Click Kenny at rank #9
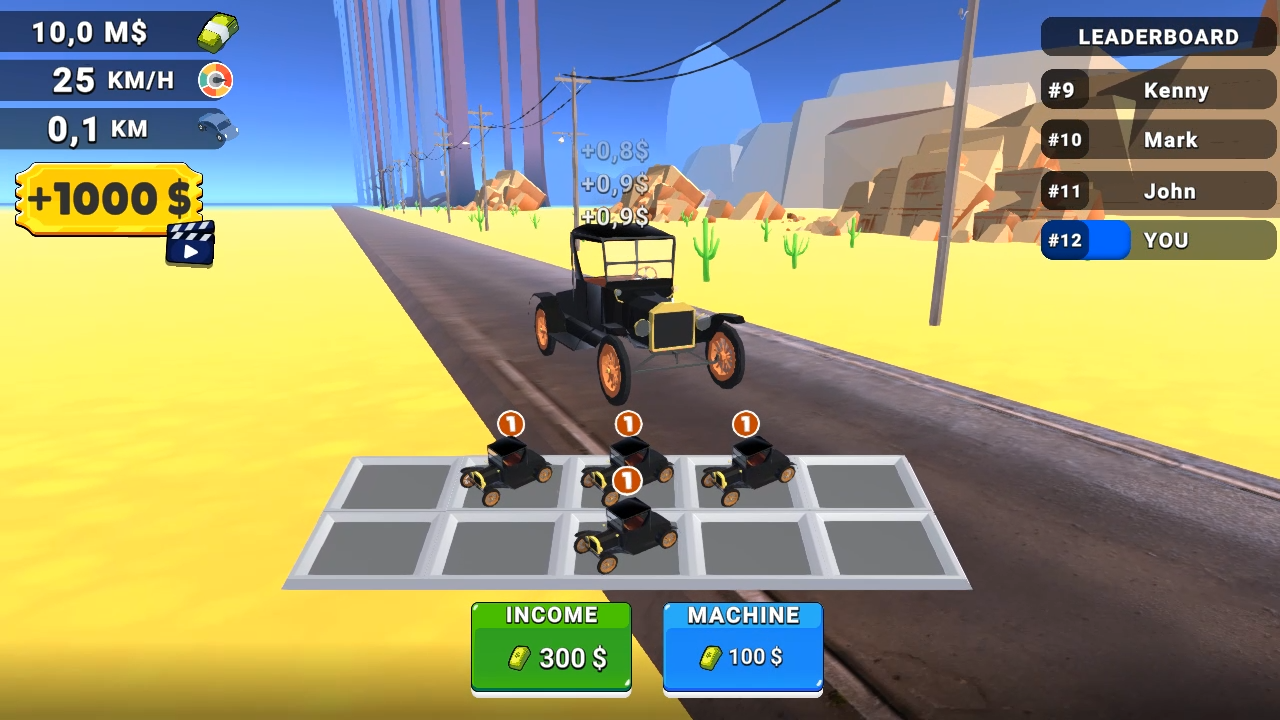Screen dimensions: 1280x720 click(x=1176, y=90)
